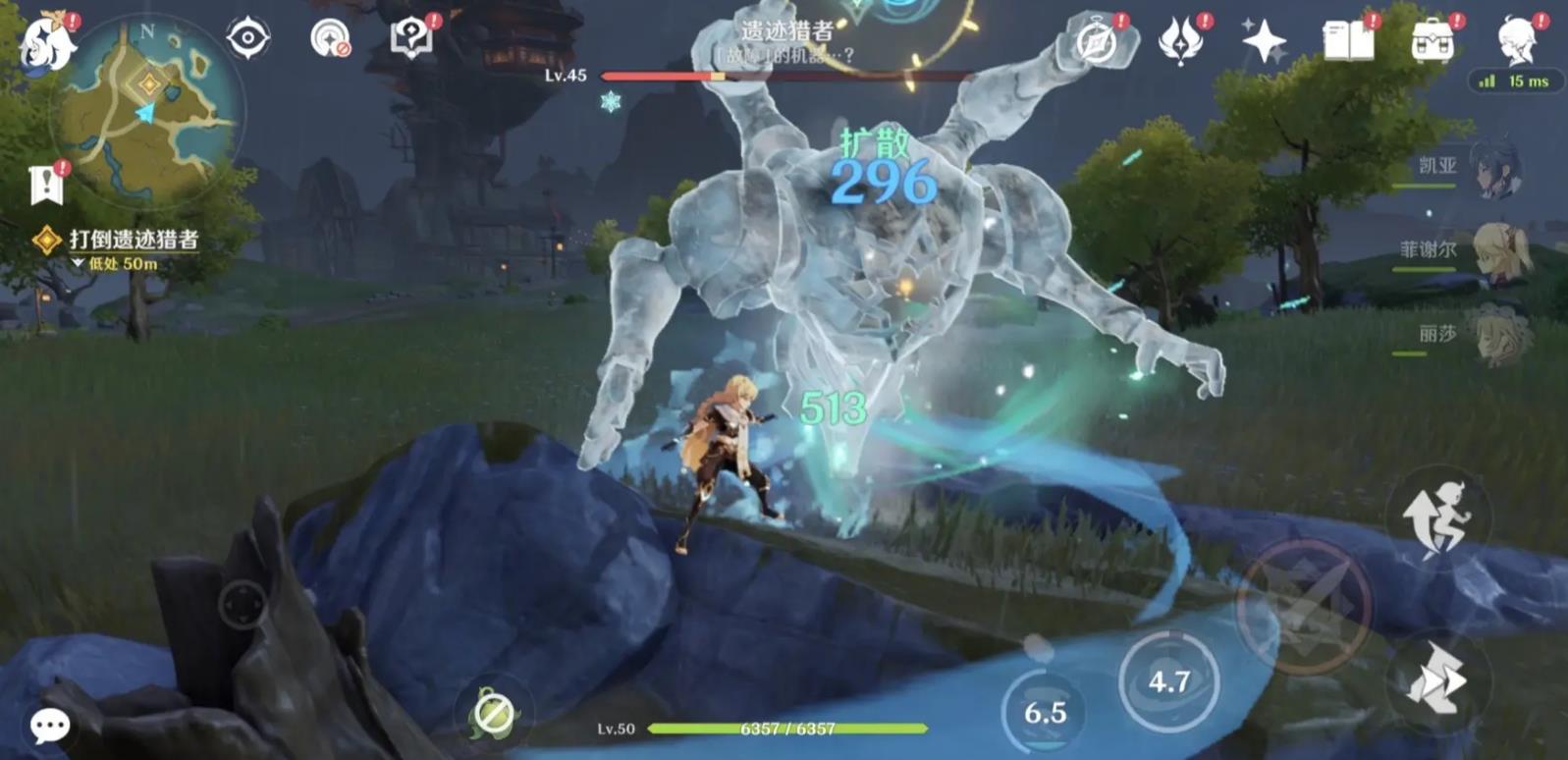
Task: Tap the sprint dash button
Action: pos(1437,678)
